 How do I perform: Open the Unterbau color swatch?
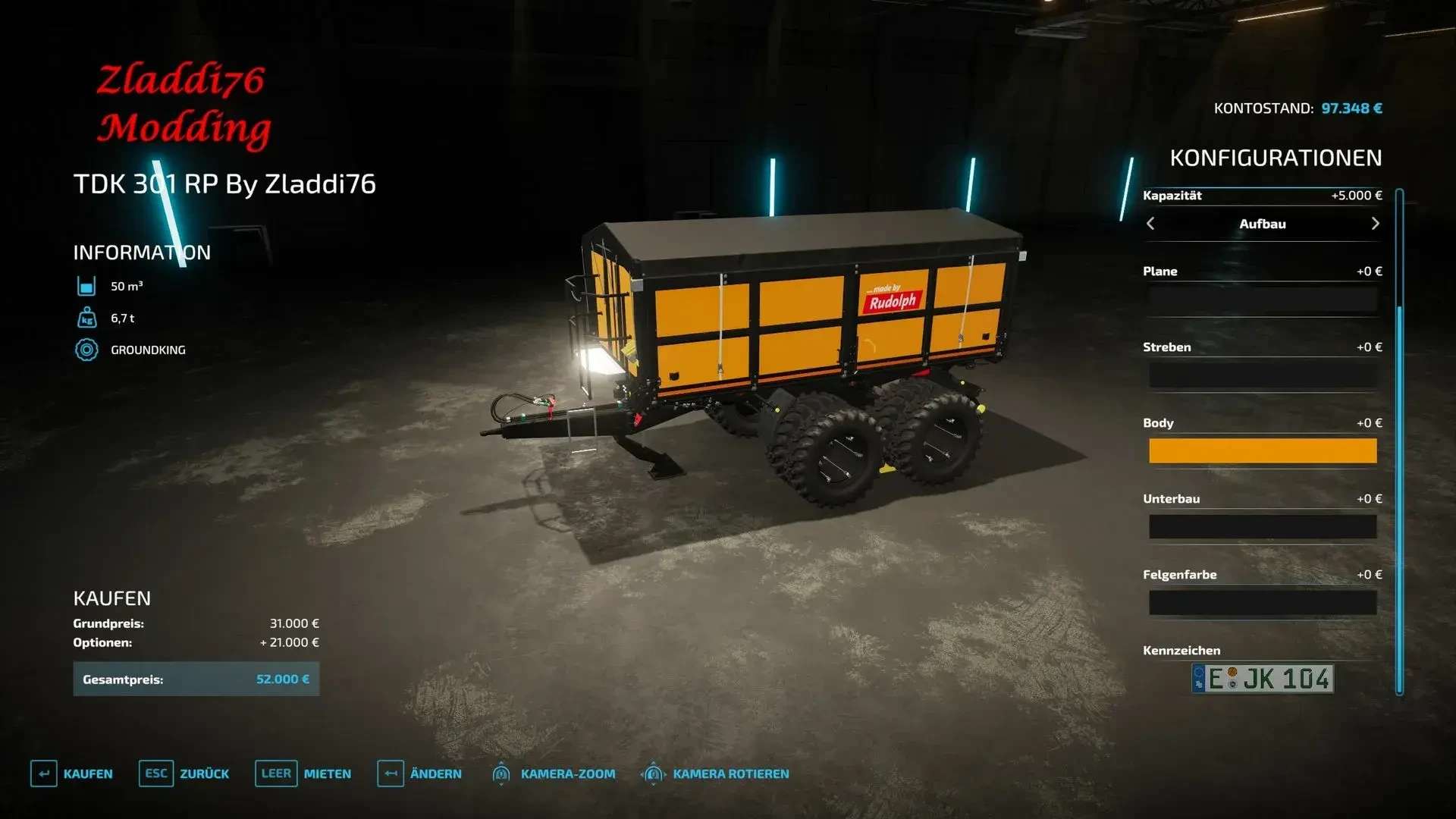(x=1263, y=527)
